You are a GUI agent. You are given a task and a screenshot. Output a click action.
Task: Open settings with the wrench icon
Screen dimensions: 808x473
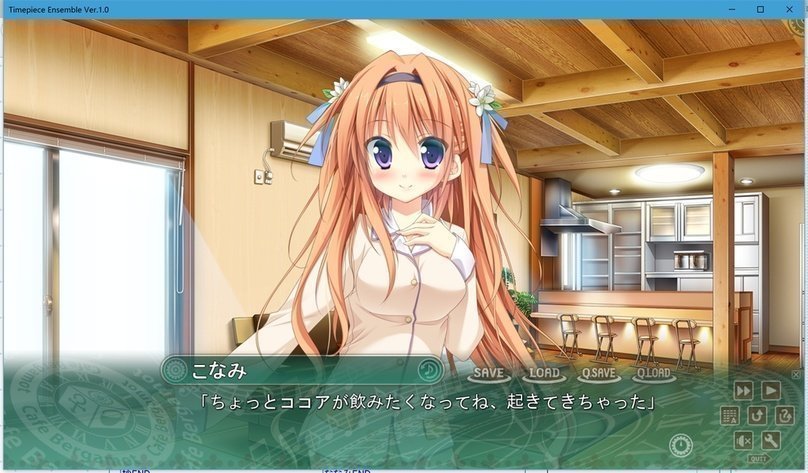coord(771,440)
